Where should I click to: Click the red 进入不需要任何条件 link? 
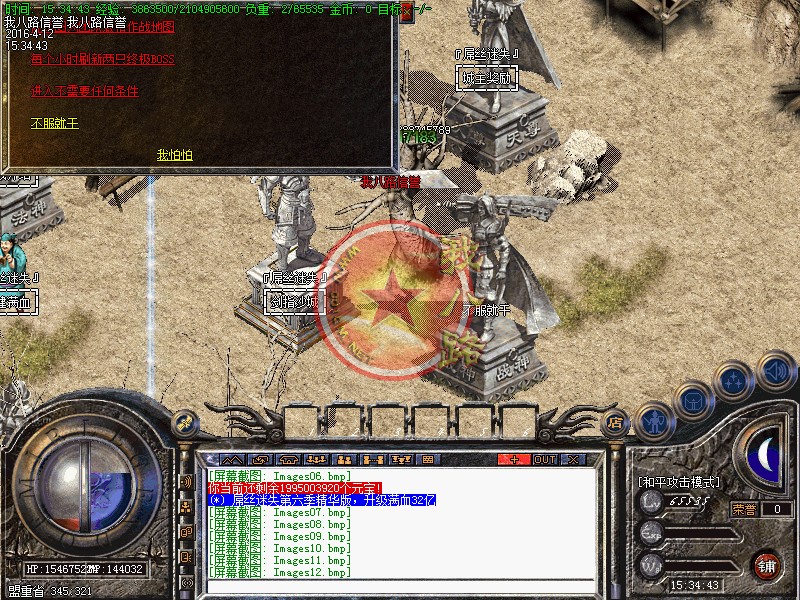tap(84, 91)
